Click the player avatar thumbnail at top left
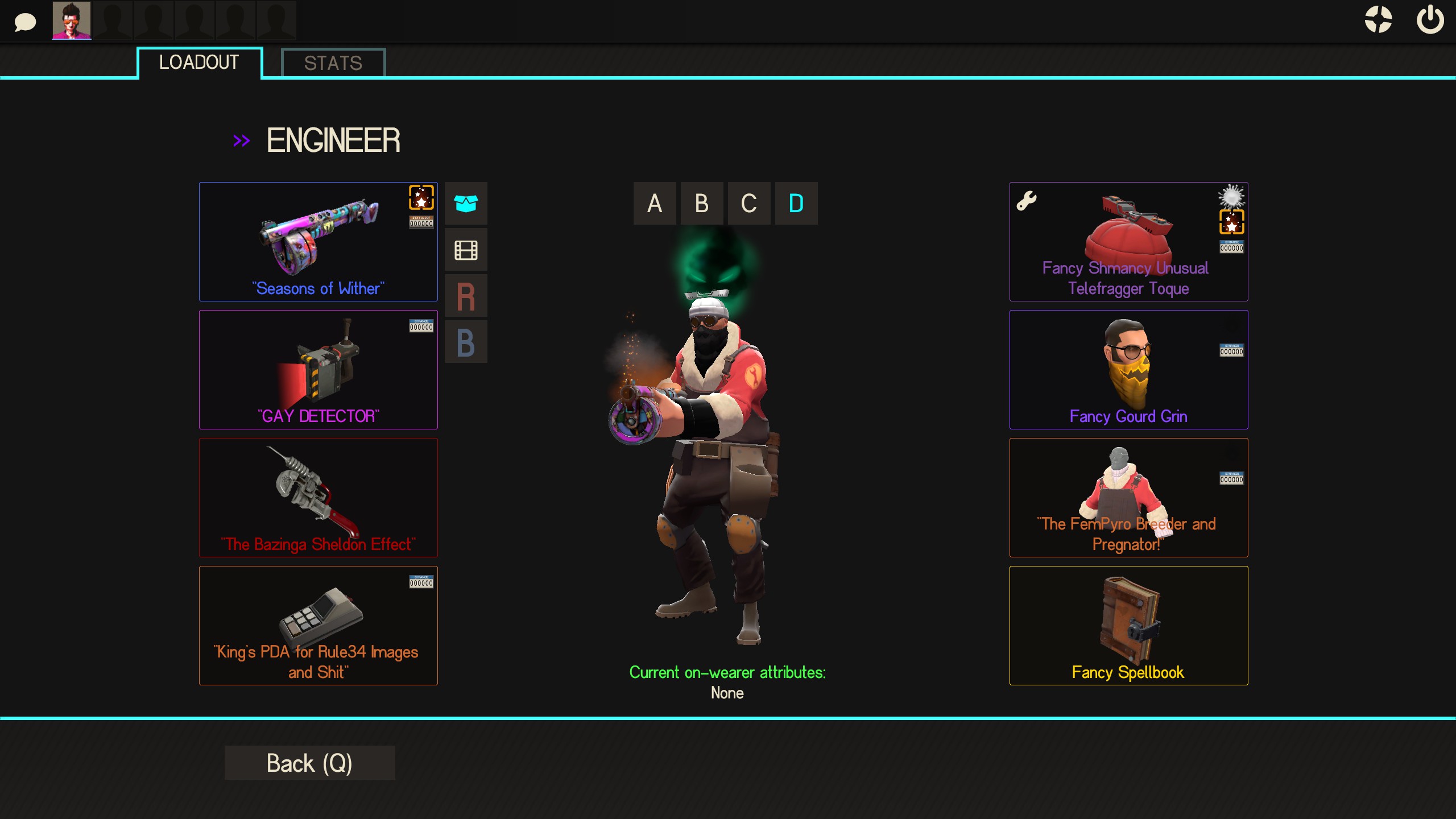 tap(72, 21)
